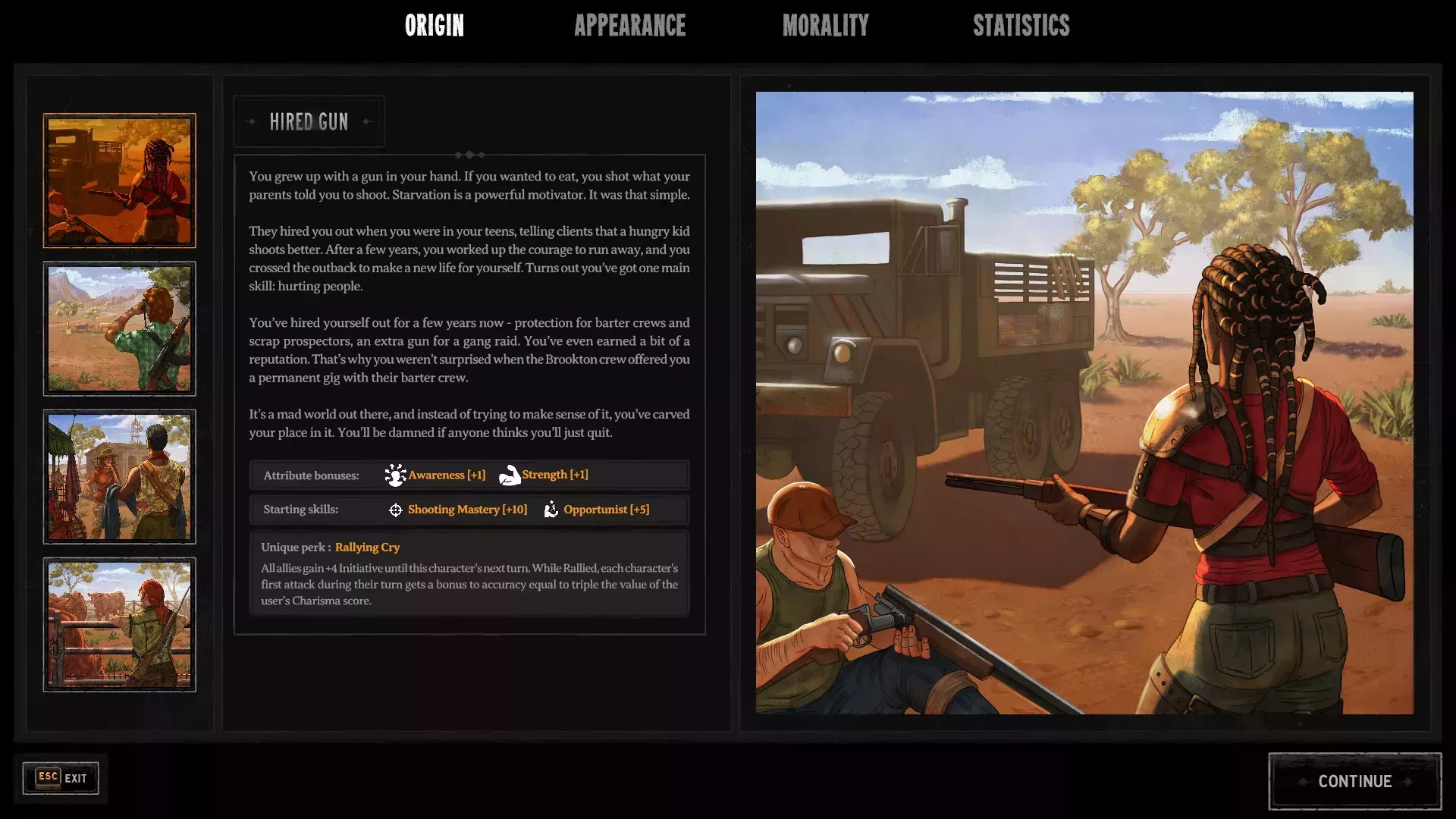Click the right diamond arrow beside Hired Gun
1456x819 pixels.
(x=367, y=121)
